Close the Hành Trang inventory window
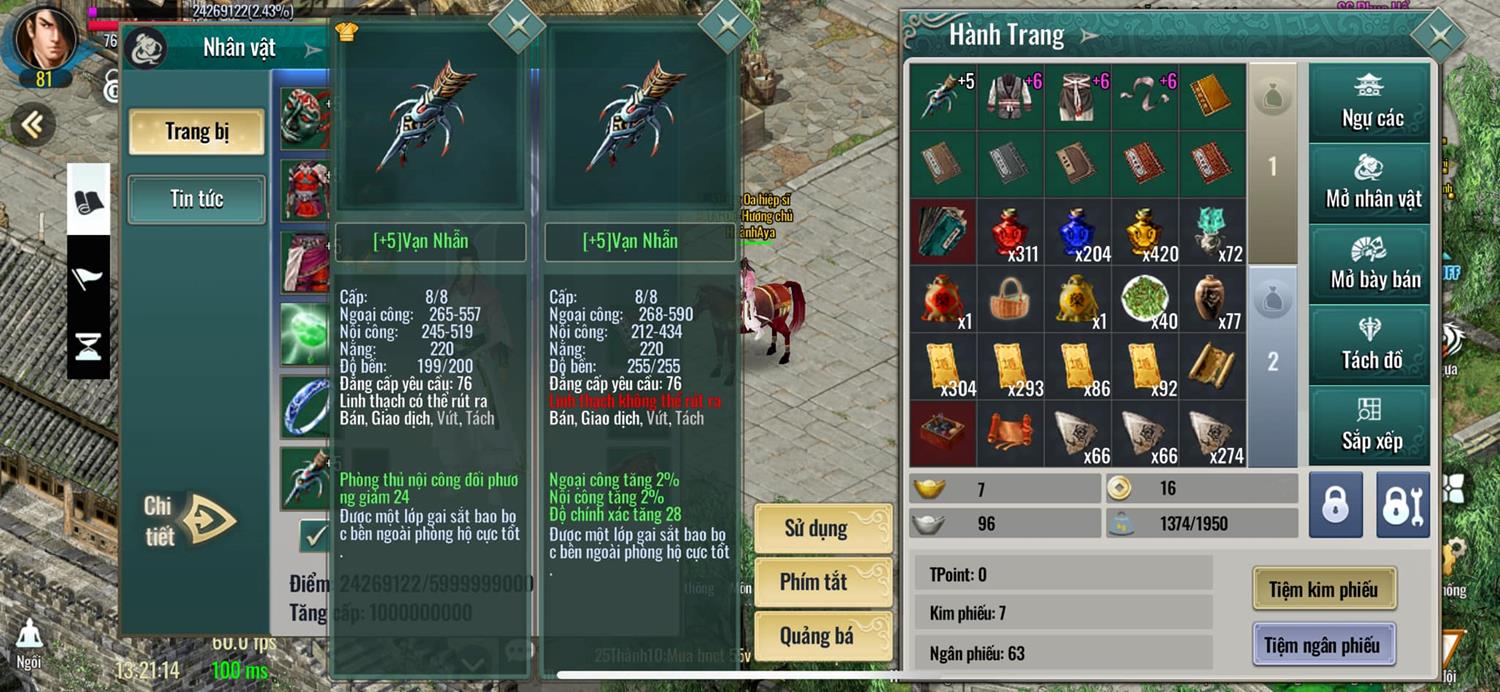This screenshot has width=1500, height=692. [1438, 36]
